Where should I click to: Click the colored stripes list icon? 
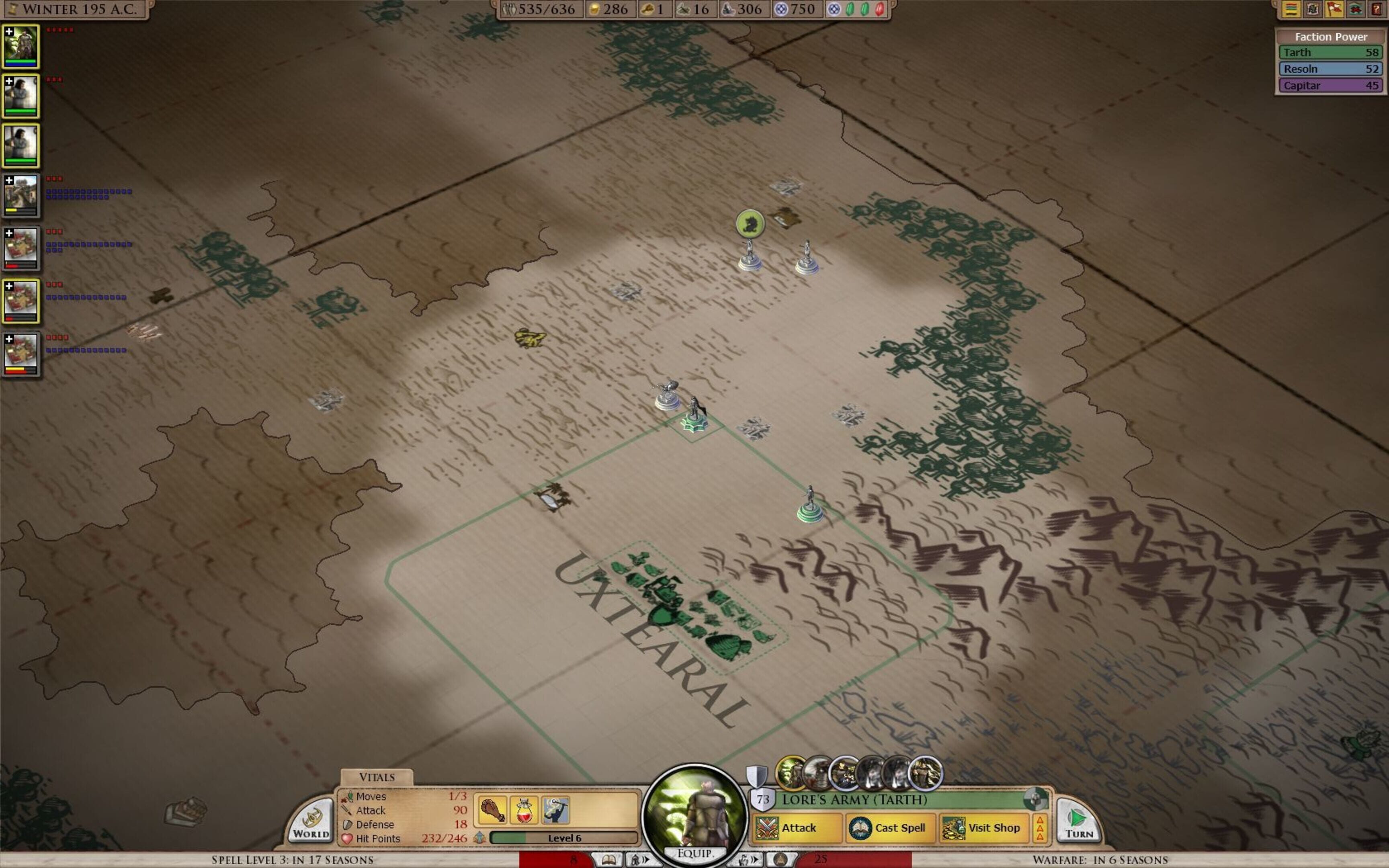click(x=1291, y=9)
